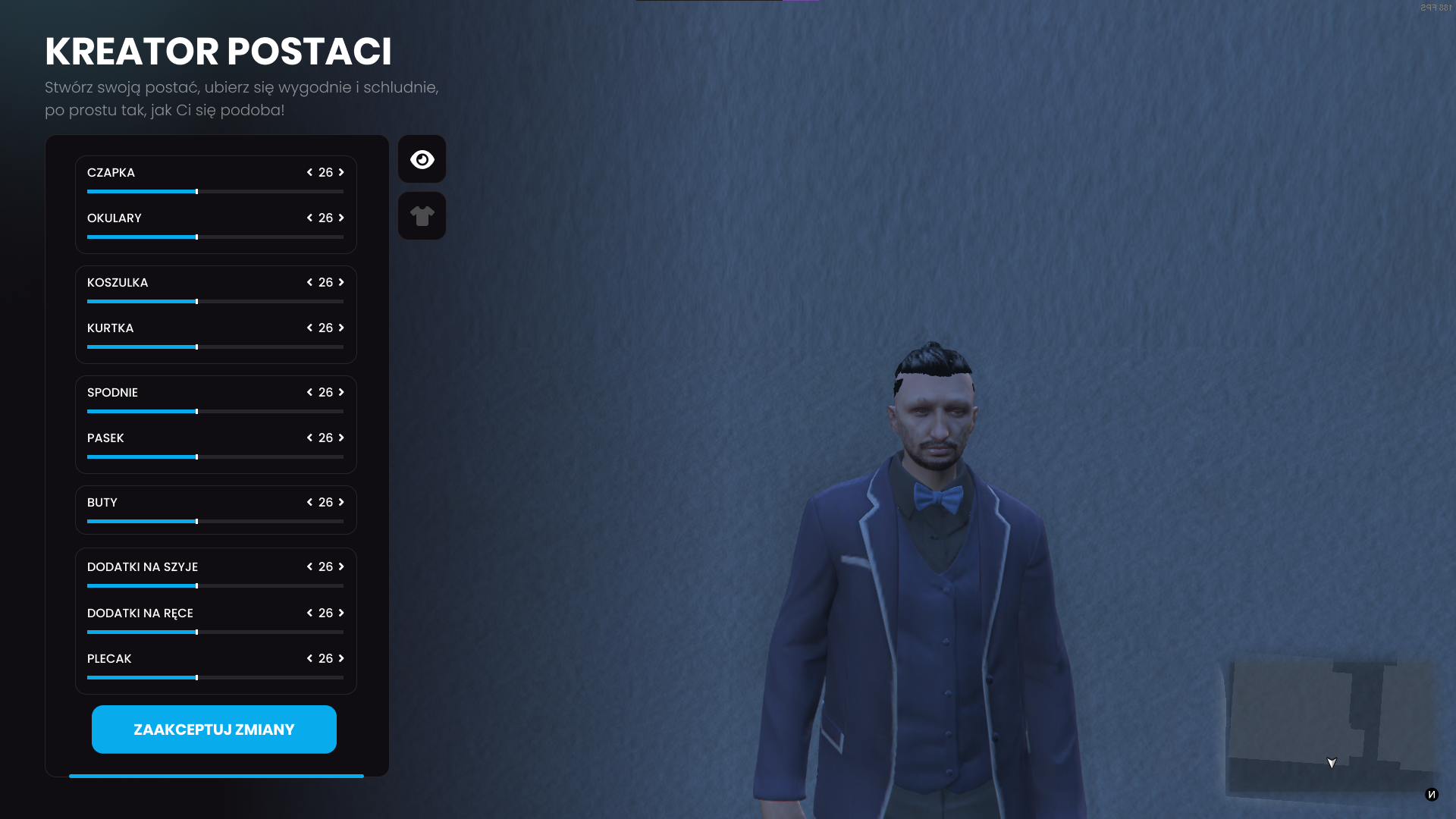Increase the Koszulka value with right arrow
The width and height of the screenshot is (1456, 819).
click(x=341, y=282)
